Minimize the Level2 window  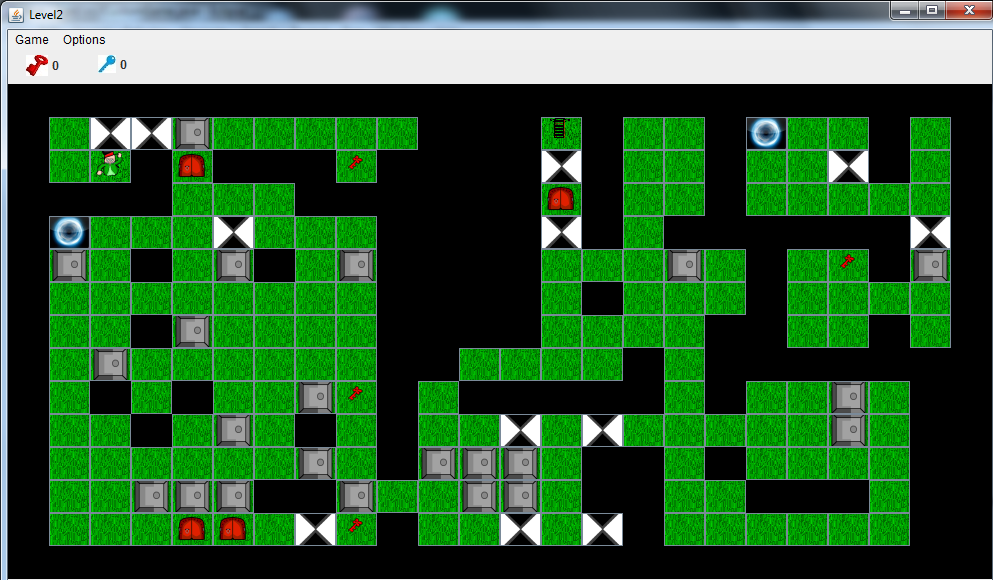pyautogui.click(x=905, y=10)
